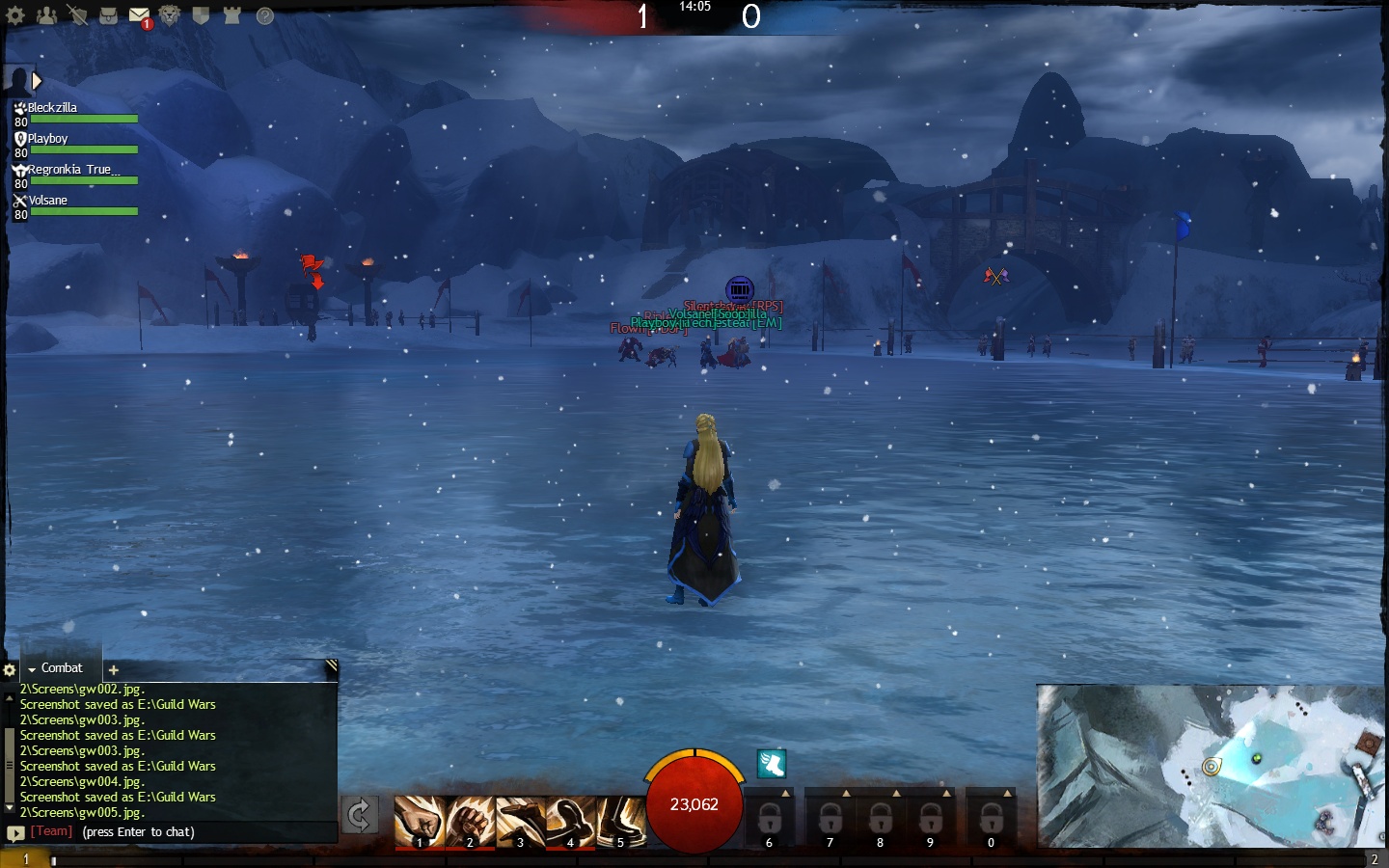1389x868 pixels.
Task: Open the World vs World castle icon
Action: click(231, 15)
